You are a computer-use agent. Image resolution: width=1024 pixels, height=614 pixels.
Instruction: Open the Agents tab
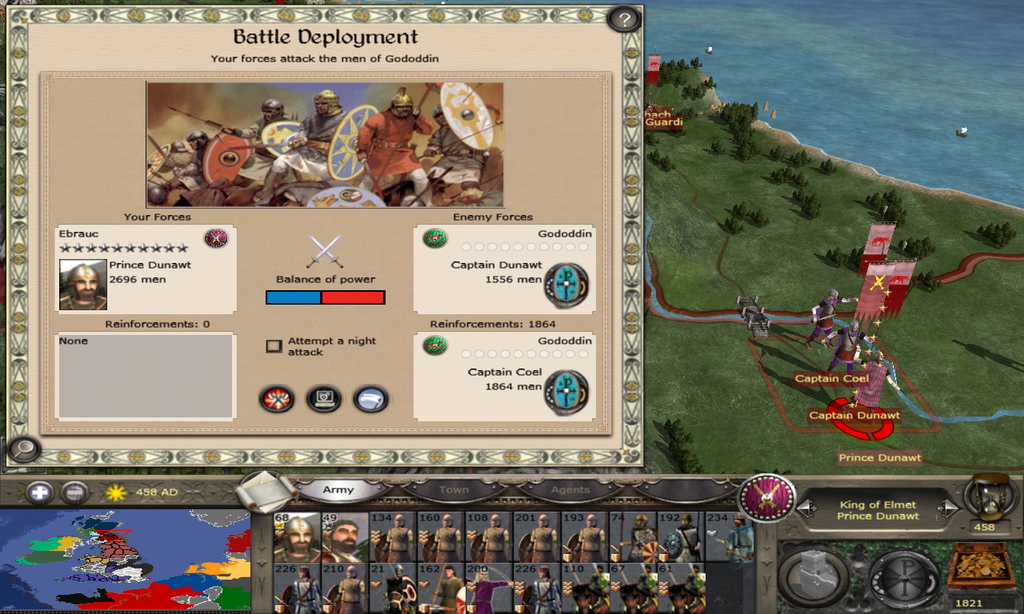tap(570, 490)
